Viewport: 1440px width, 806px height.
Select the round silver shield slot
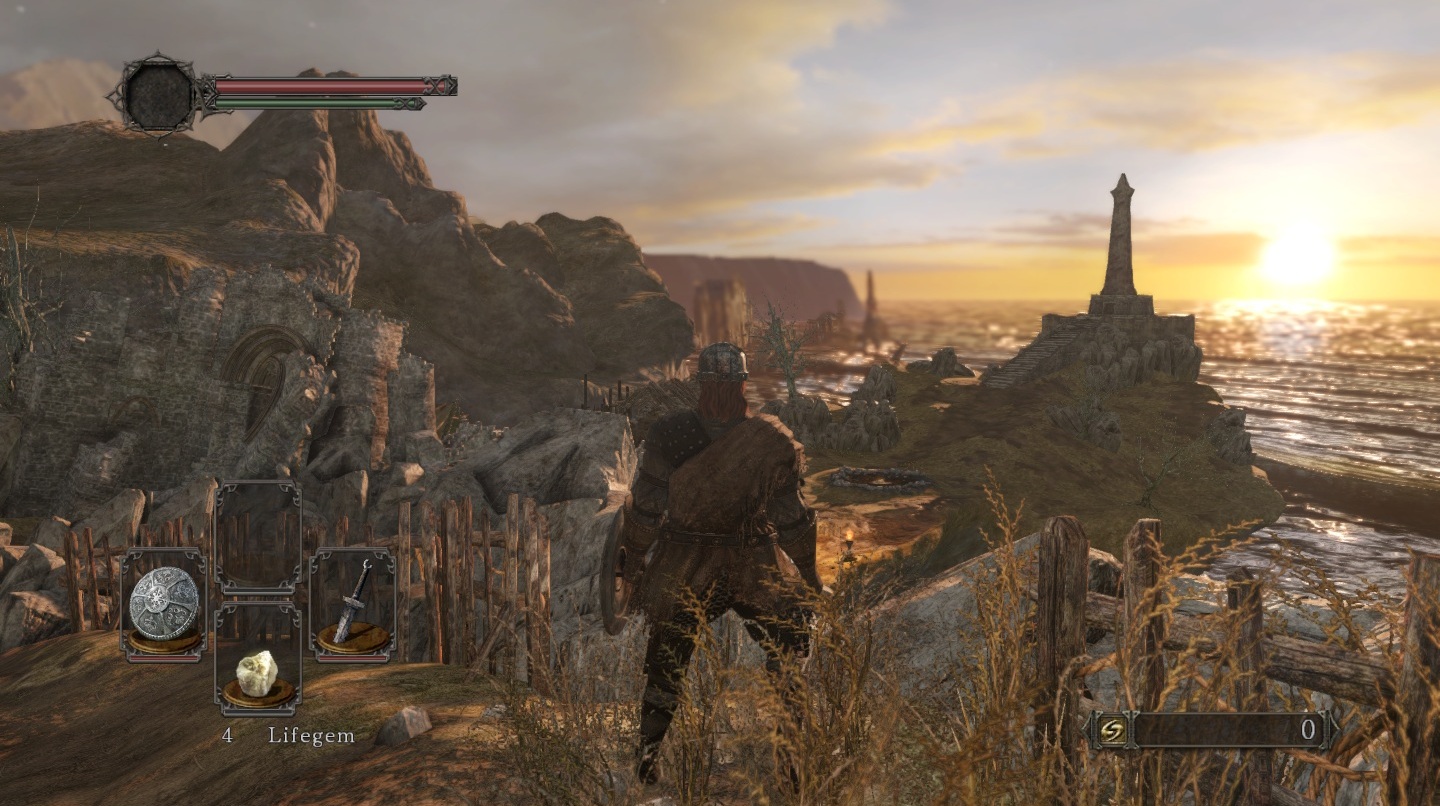(164, 605)
